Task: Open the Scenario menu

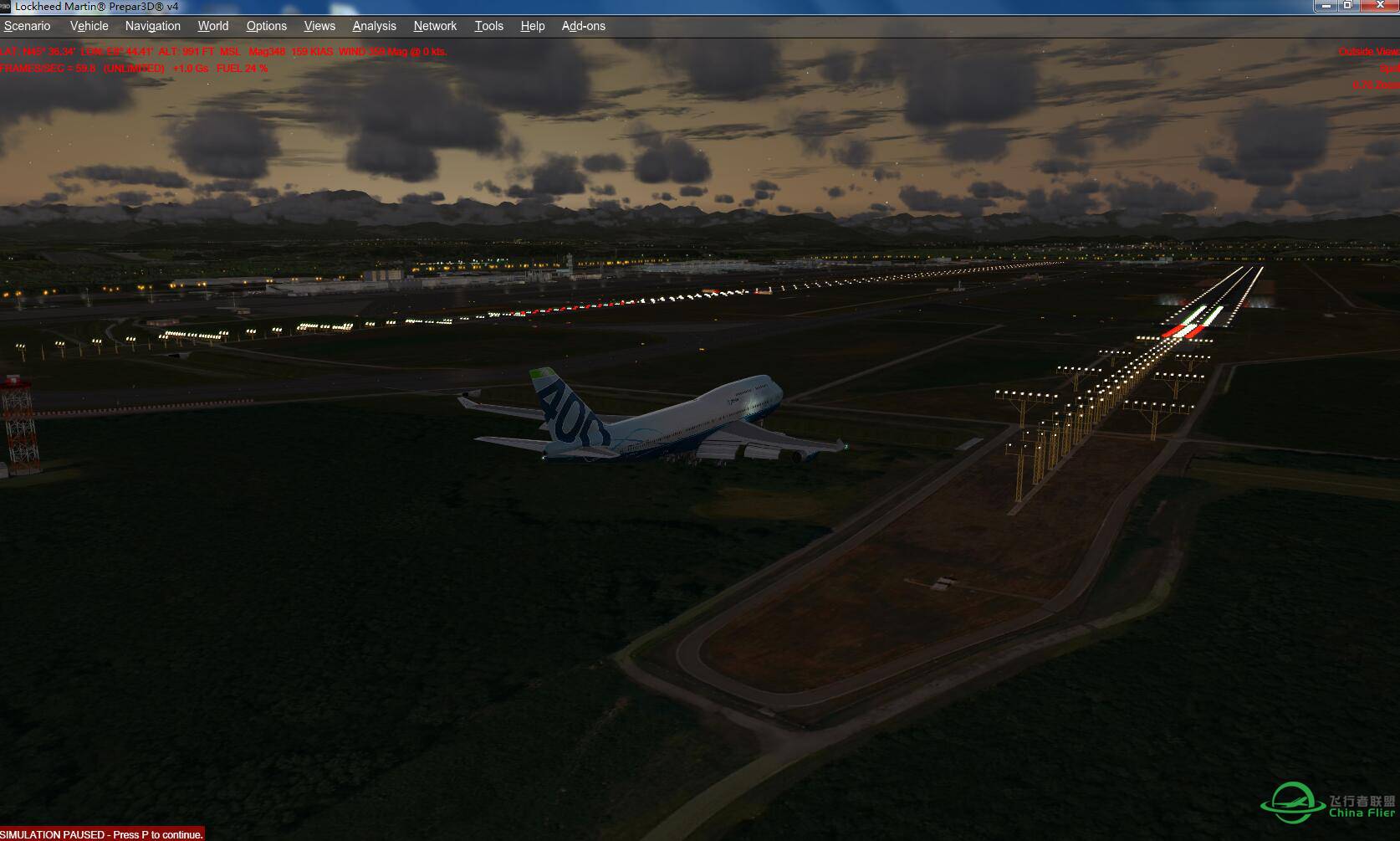Action: (28, 26)
